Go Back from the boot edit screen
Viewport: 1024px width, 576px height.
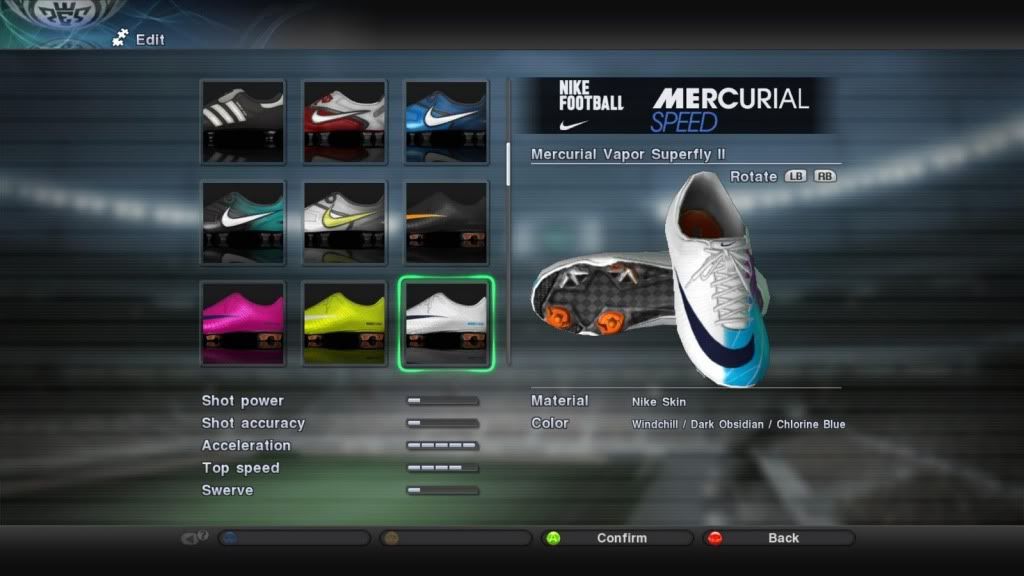click(x=782, y=538)
